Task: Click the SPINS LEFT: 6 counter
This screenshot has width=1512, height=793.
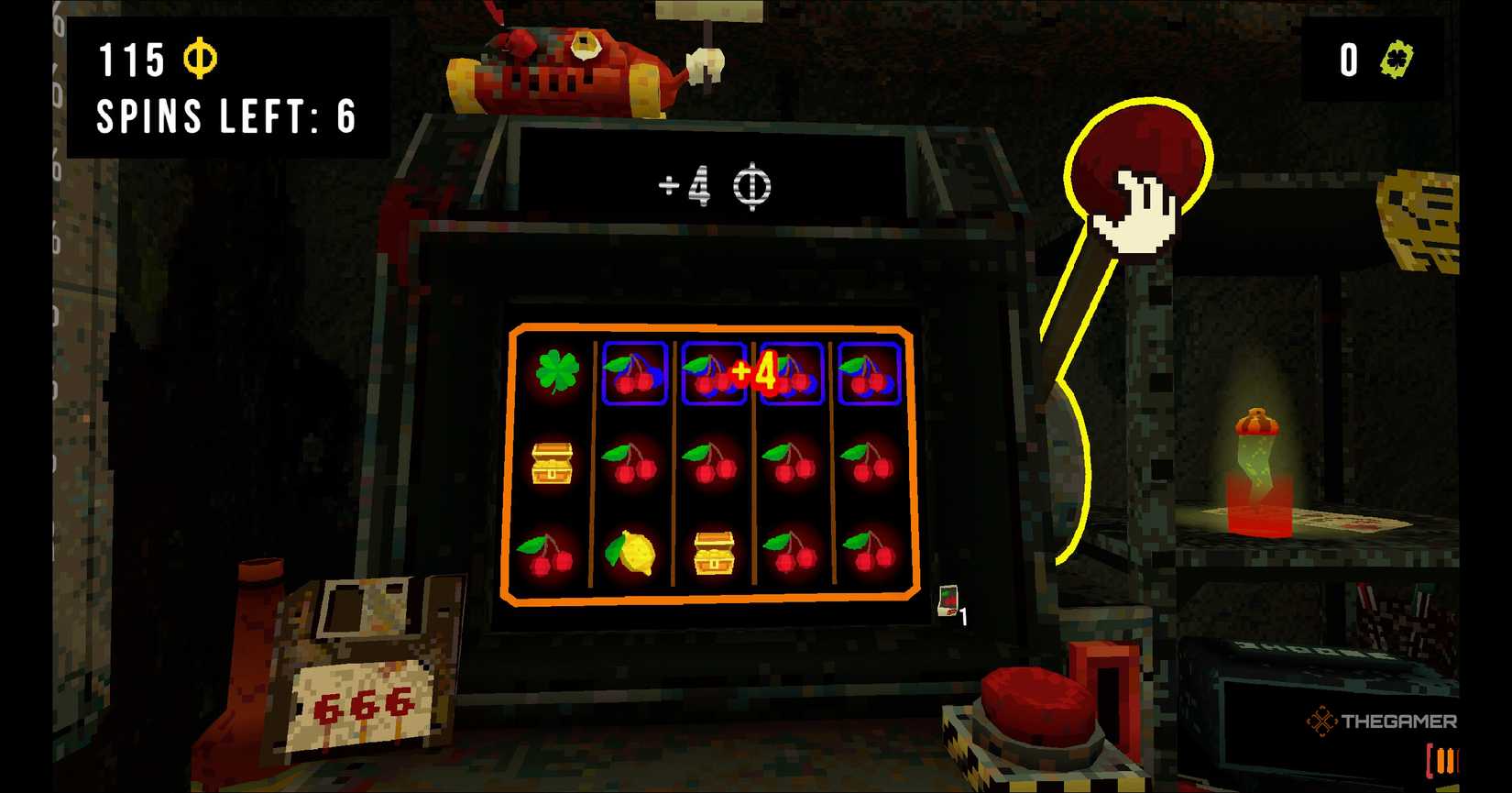Action: click(x=225, y=116)
